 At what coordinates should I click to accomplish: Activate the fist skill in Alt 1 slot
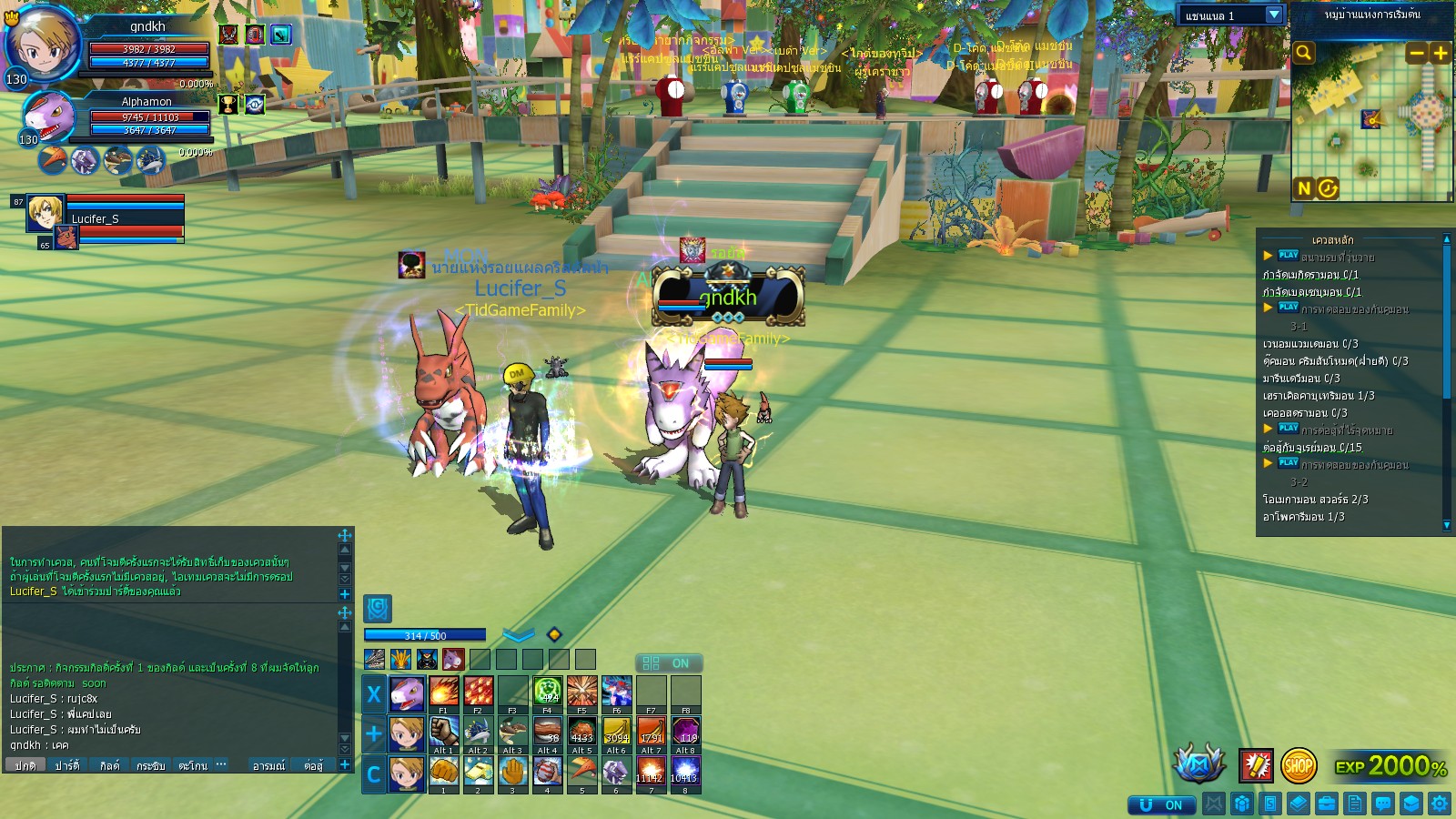click(x=443, y=731)
